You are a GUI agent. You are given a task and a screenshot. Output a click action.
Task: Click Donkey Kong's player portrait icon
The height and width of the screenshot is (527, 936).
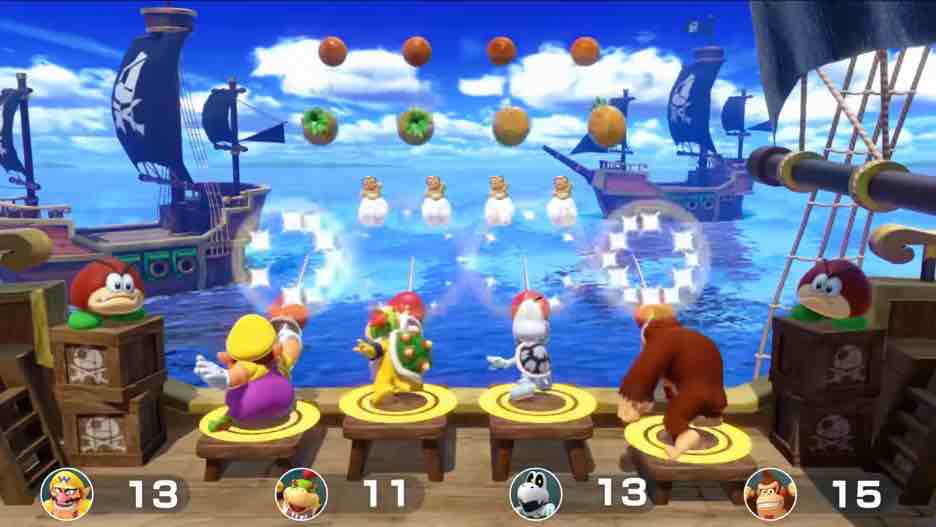[x=770, y=493]
